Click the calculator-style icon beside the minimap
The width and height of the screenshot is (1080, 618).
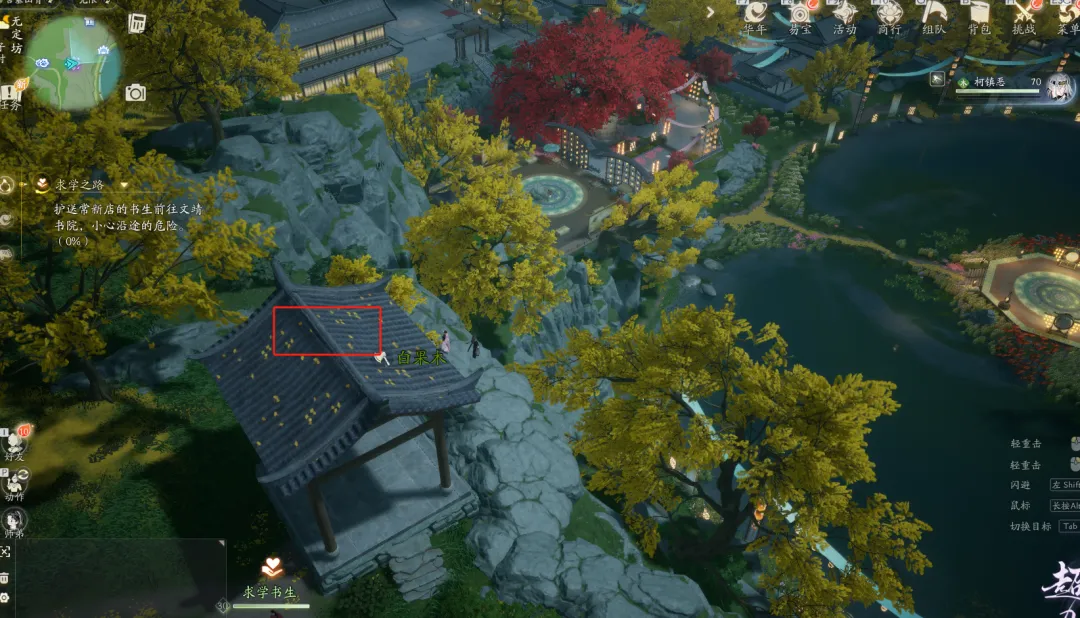[137, 23]
